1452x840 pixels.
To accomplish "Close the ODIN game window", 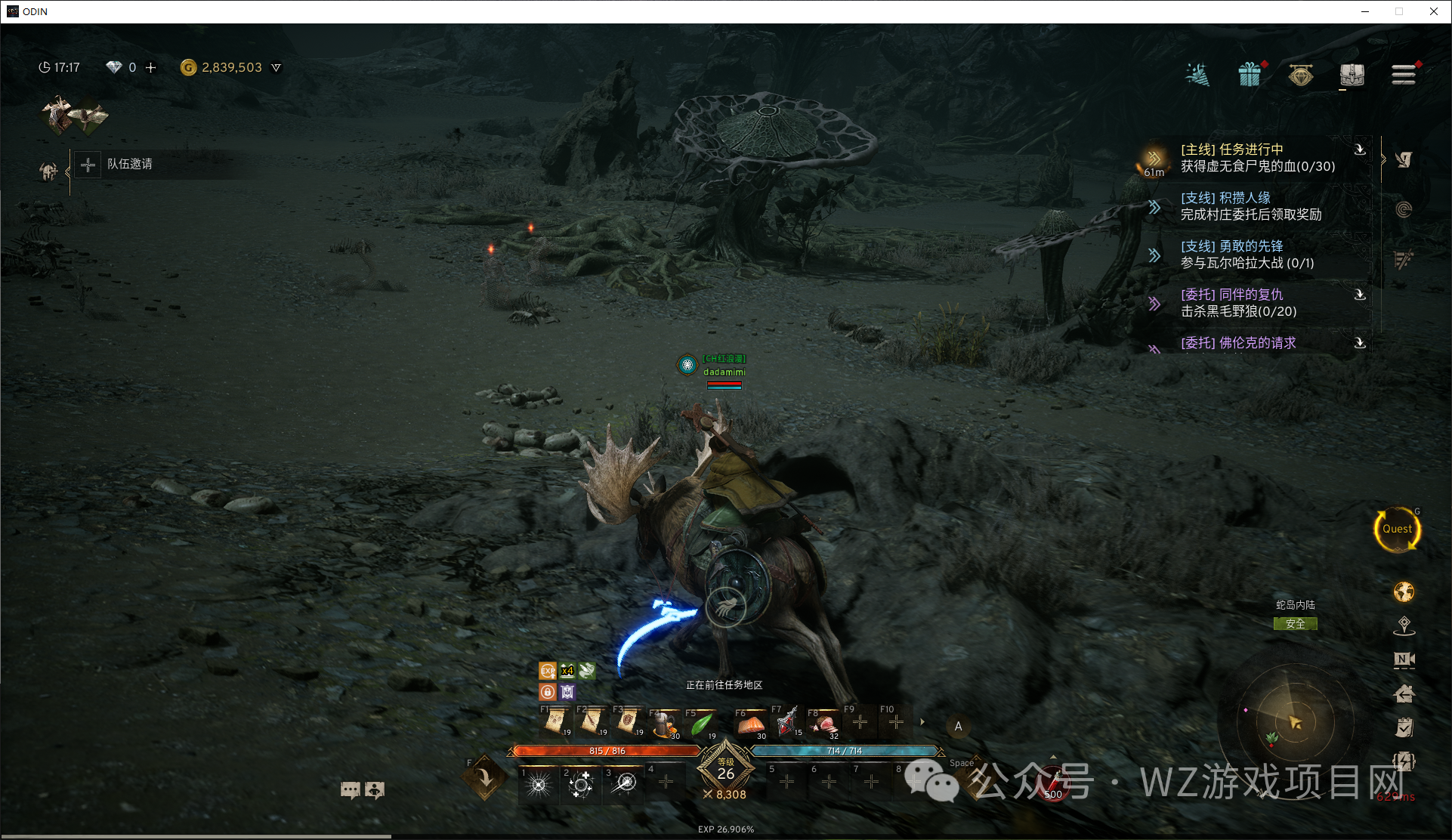I will point(1433,11).
